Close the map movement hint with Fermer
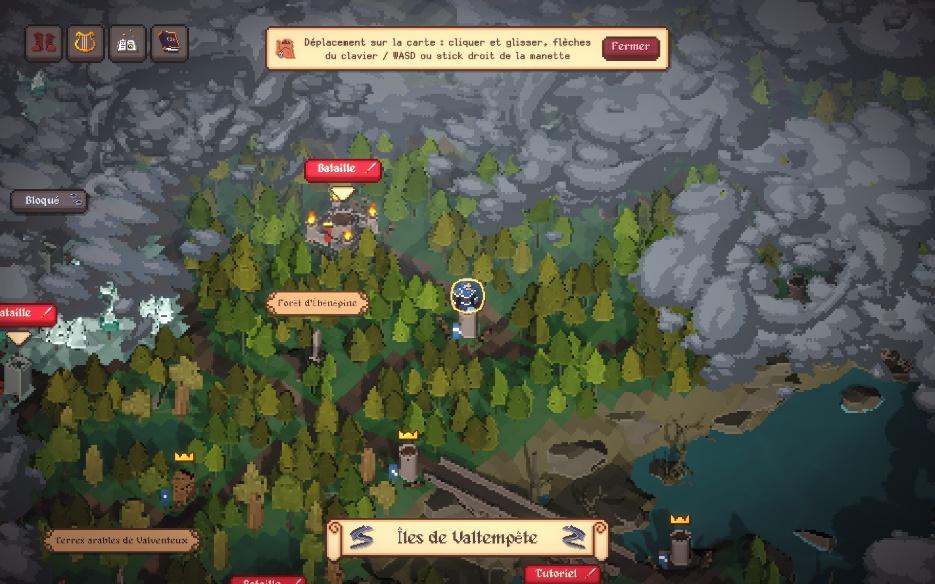935x584 pixels. pyautogui.click(x=631, y=47)
